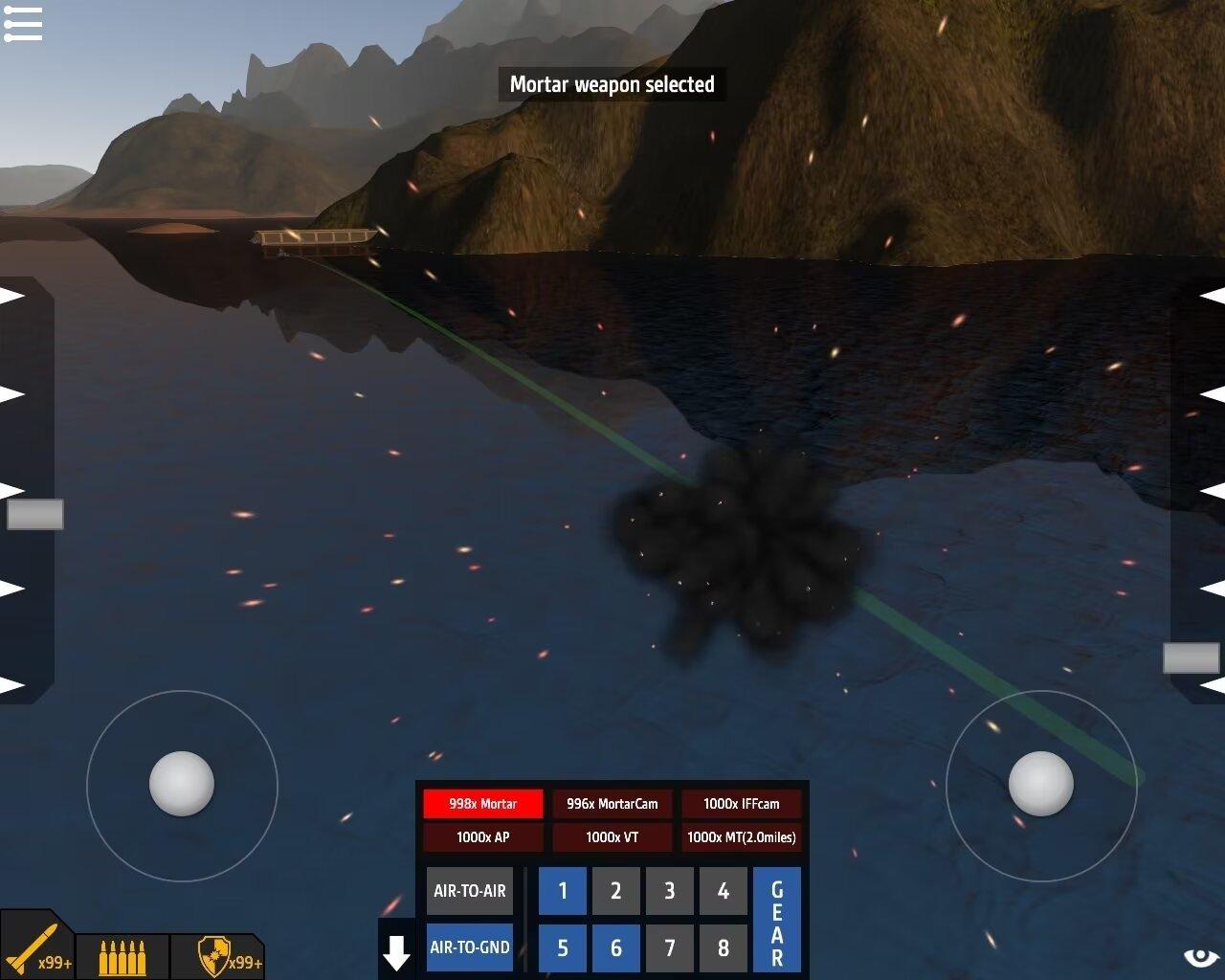Toggle the landing GEAR button
1225x980 pixels.
(777, 921)
